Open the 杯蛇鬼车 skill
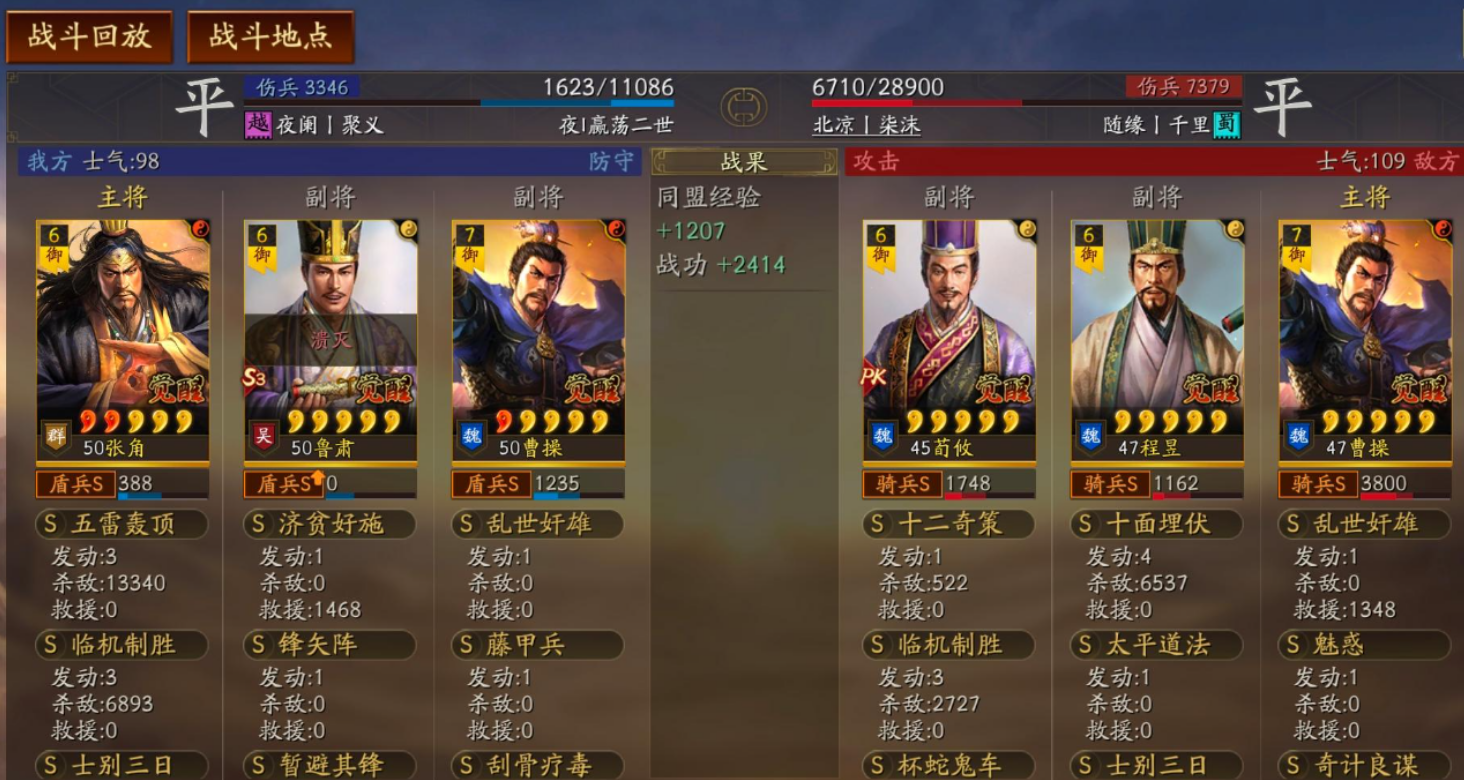1464x780 pixels. pyautogui.click(x=948, y=766)
